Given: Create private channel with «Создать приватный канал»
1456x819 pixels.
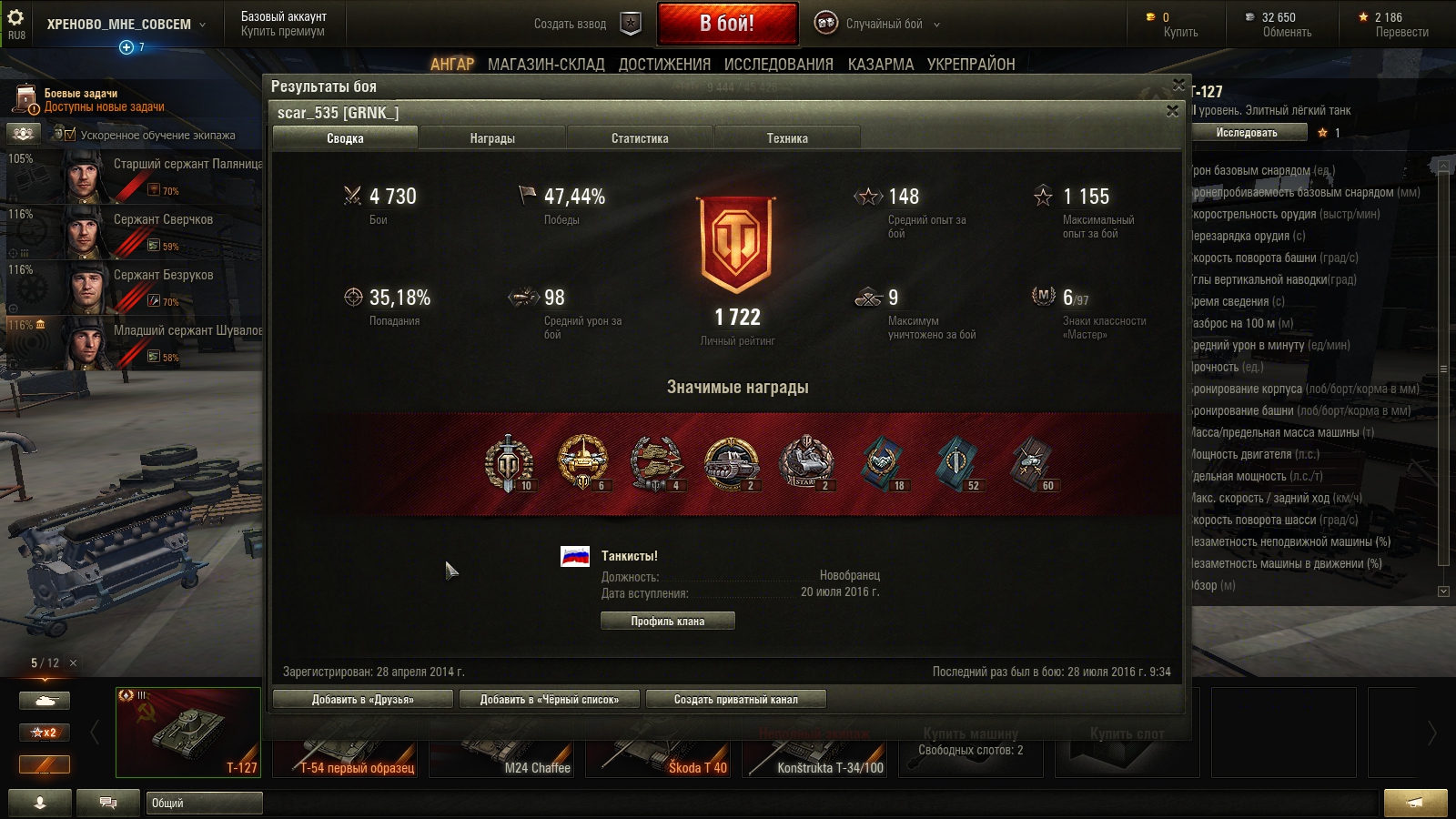Looking at the screenshot, I should [x=735, y=699].
